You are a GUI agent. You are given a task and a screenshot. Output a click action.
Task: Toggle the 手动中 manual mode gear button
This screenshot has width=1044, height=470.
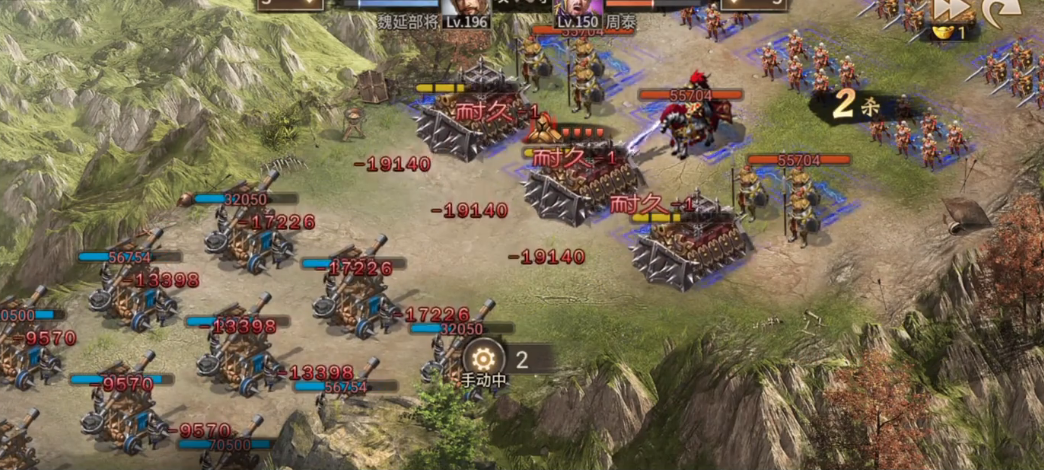(484, 358)
